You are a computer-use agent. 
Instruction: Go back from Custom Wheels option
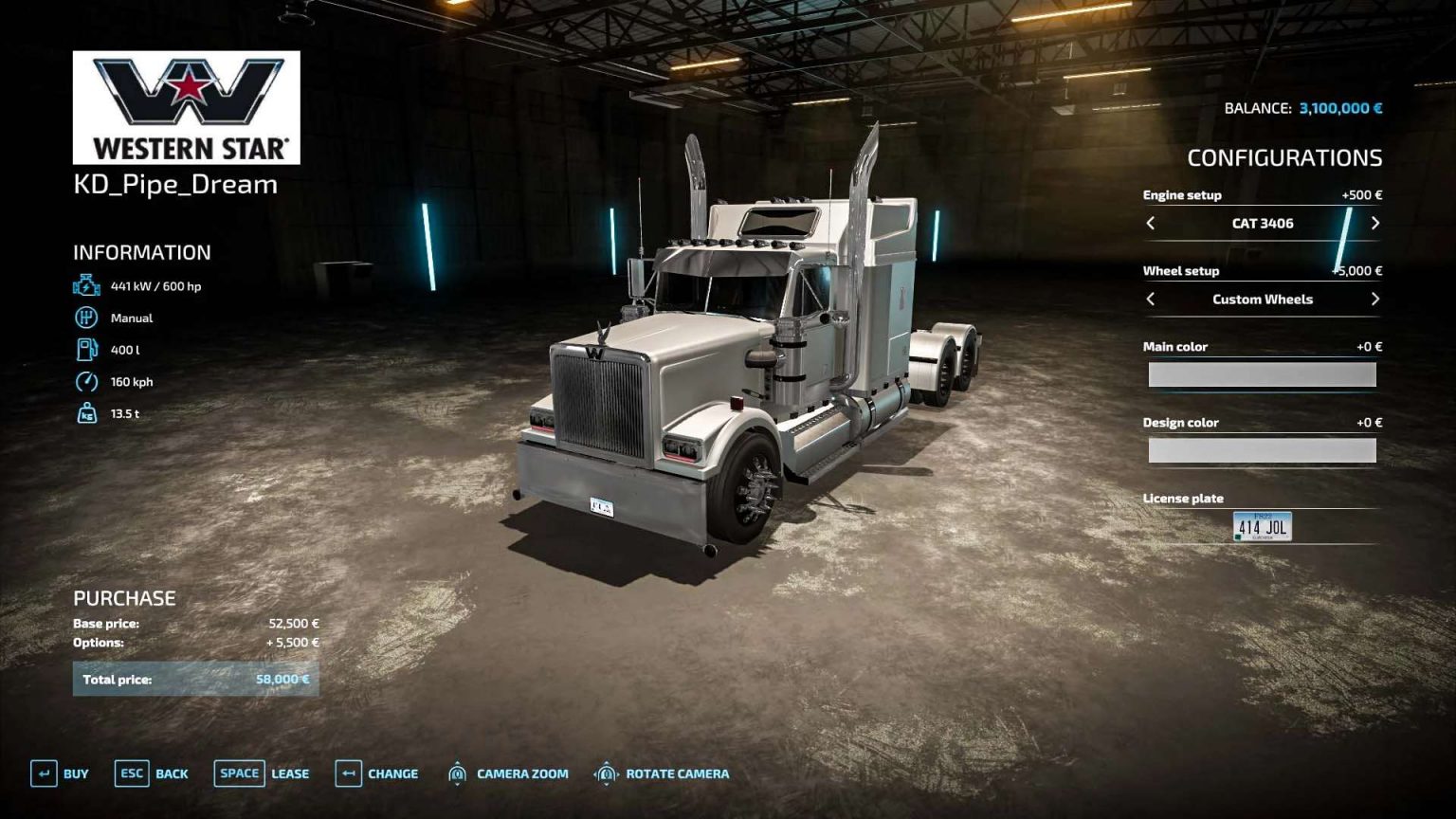(1152, 299)
